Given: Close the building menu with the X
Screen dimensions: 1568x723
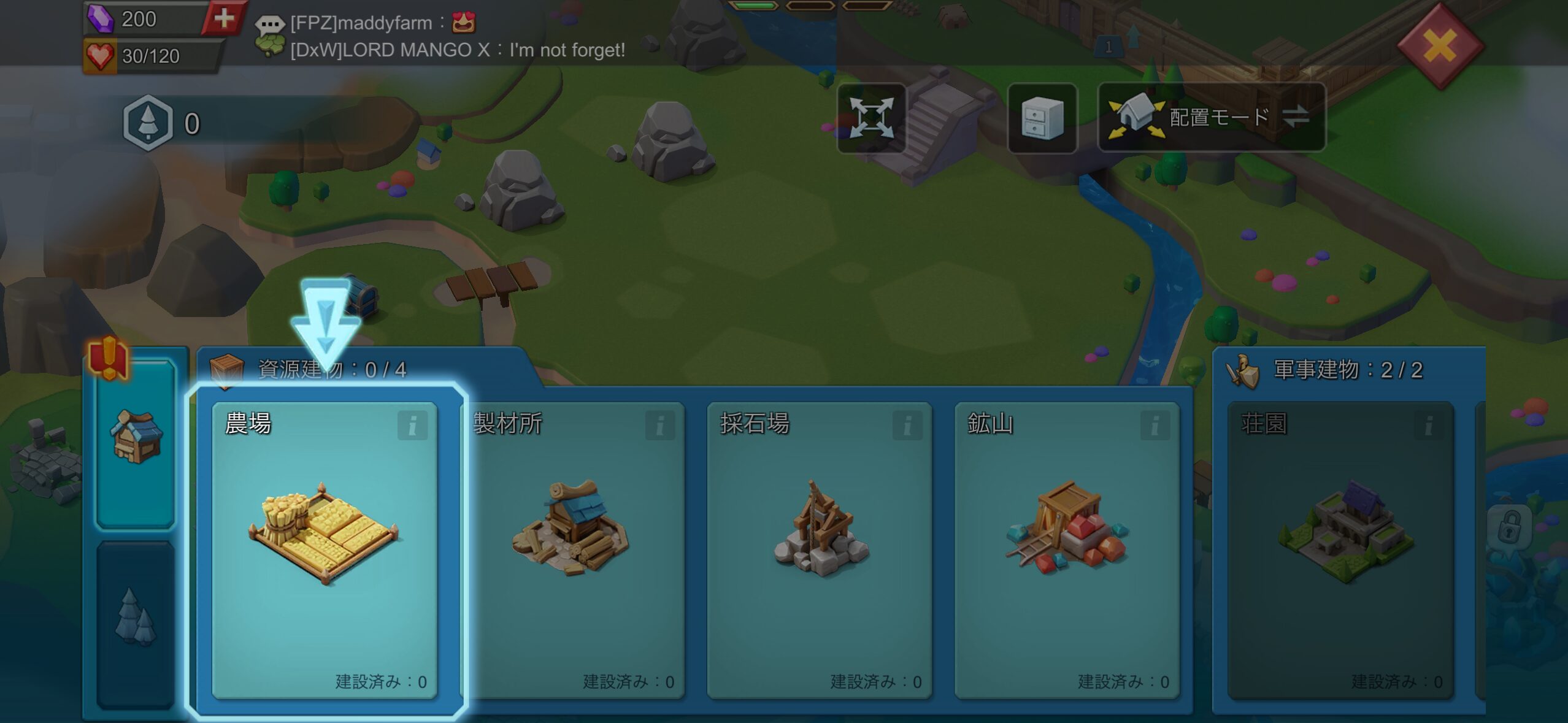Looking at the screenshot, I should point(1440,45).
